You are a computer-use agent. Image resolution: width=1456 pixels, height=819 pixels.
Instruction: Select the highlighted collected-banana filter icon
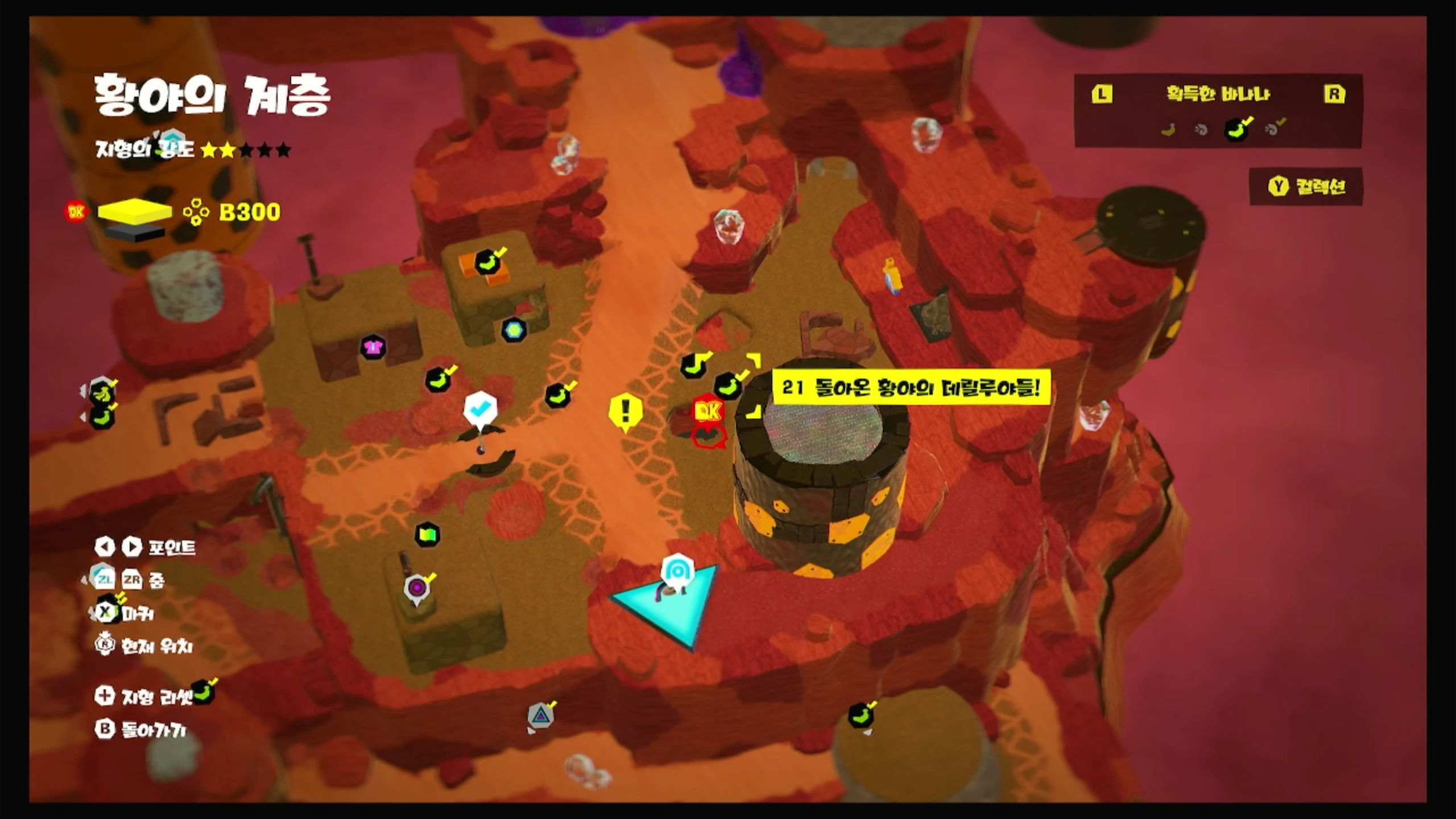(x=1237, y=130)
